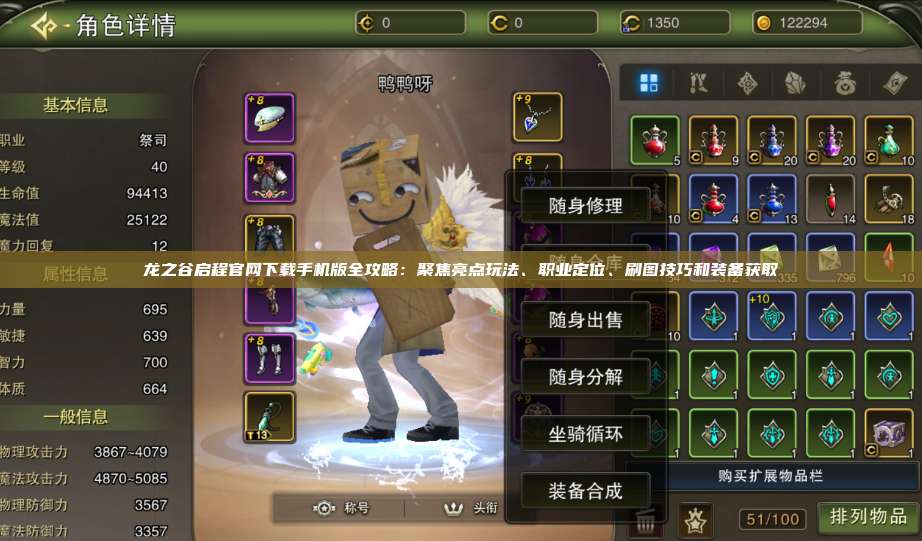Choose 随身分解 portable dismantle

tap(585, 377)
